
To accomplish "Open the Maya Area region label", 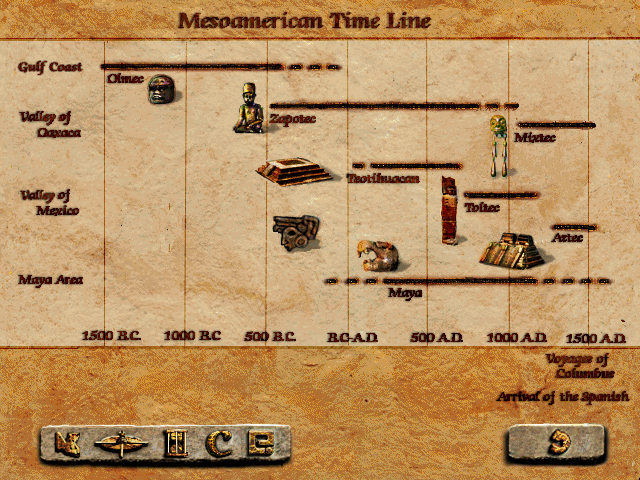I will (x=49, y=279).
